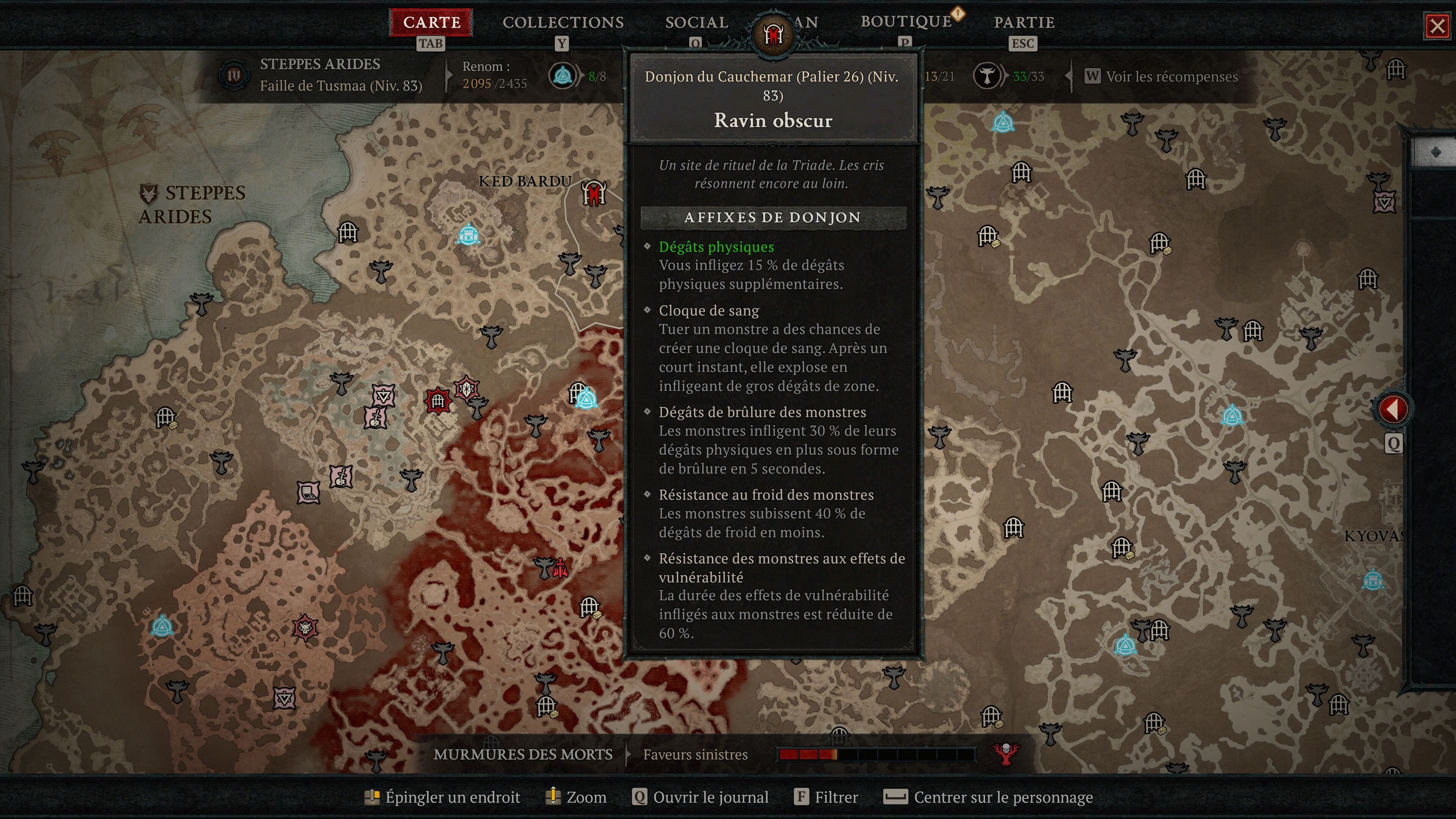The image size is (1456, 819).
Task: Open the Boutique shop tab
Action: pos(906,22)
